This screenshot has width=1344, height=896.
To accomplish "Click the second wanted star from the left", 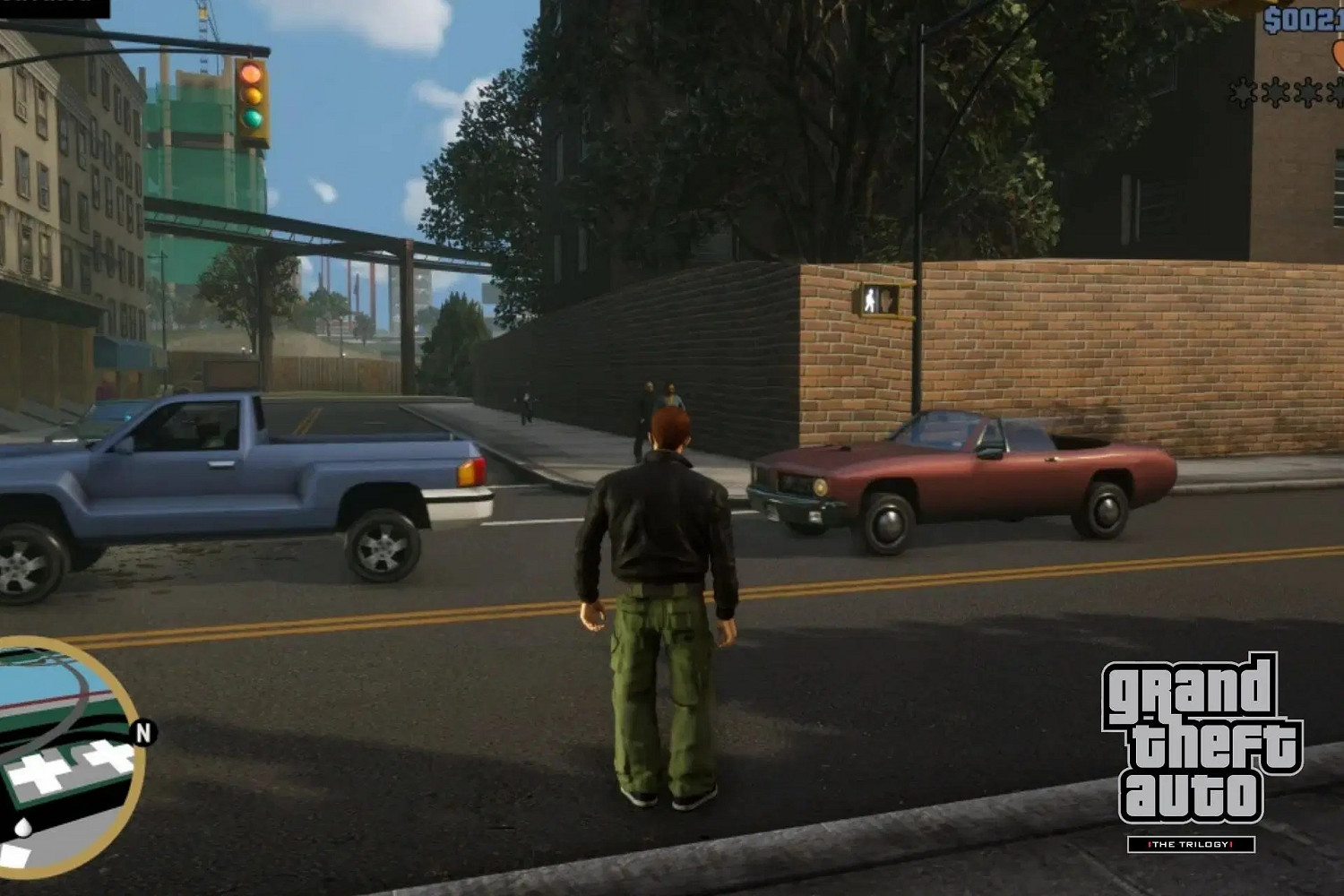I will click(x=1276, y=91).
